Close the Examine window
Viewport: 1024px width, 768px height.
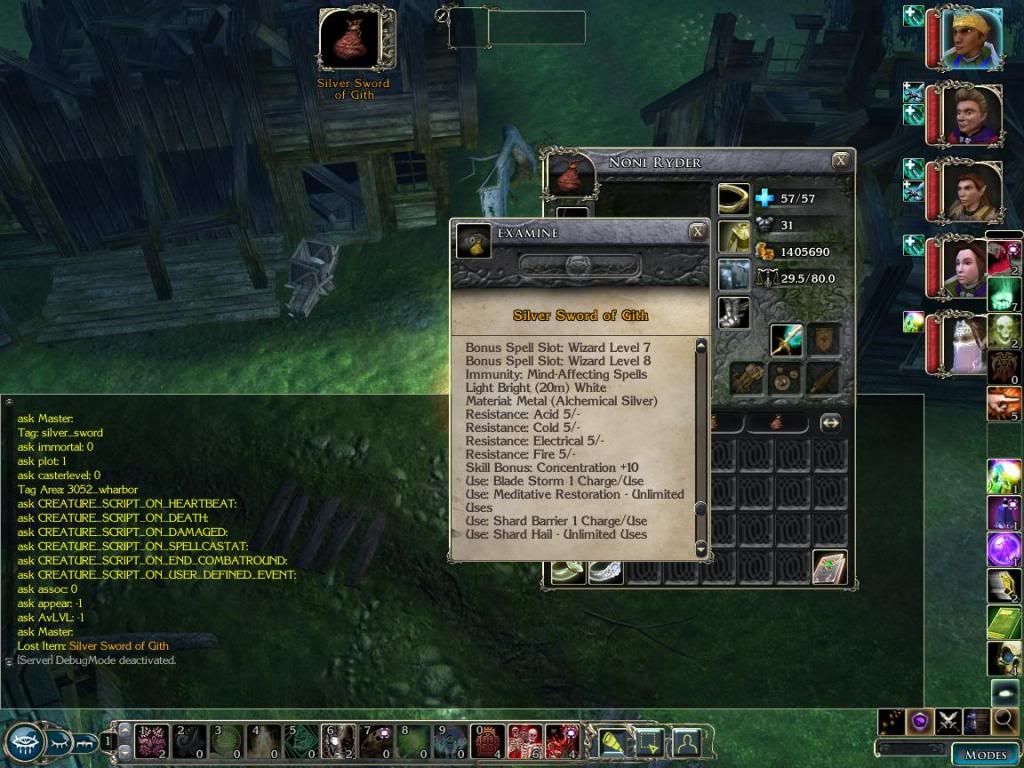click(x=697, y=232)
